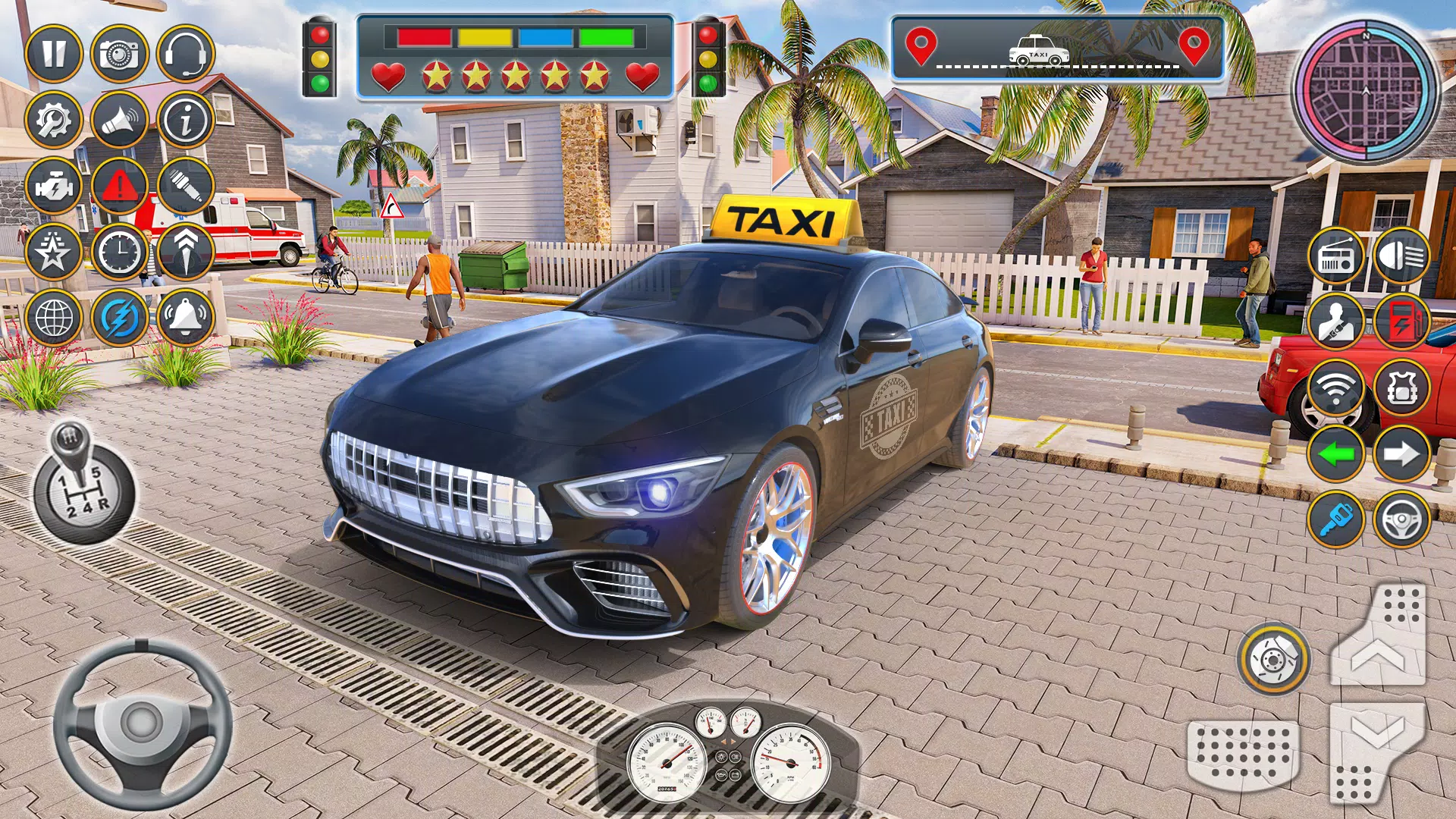The image size is (1456, 819).
Task: Tap the headset support icon
Action: 185,54
